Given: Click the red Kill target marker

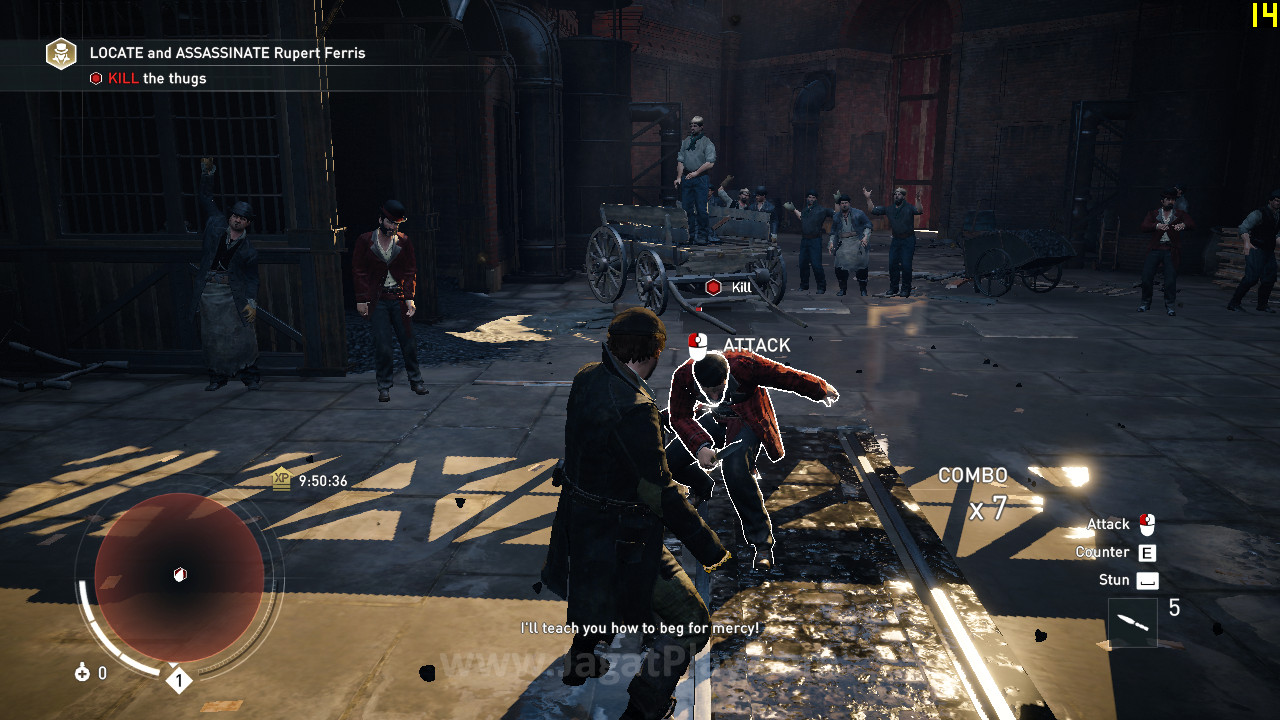Looking at the screenshot, I should point(713,288).
